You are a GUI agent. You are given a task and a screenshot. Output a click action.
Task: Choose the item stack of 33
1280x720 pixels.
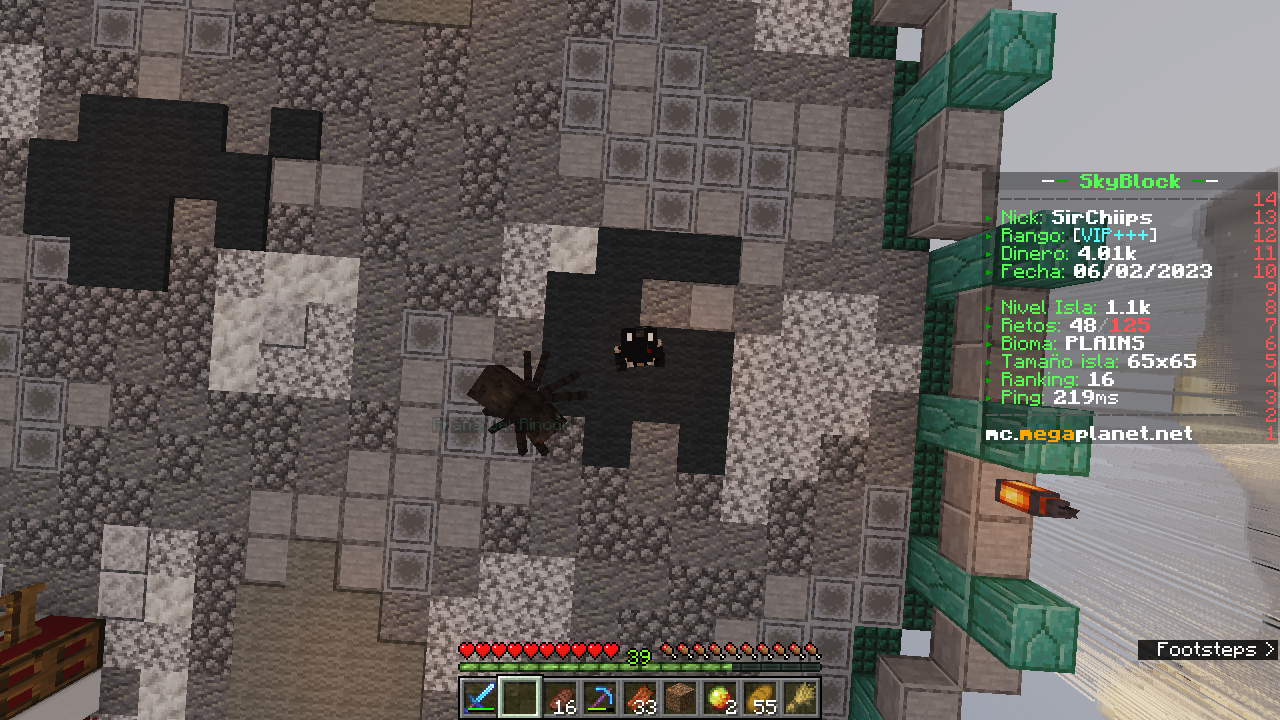click(640, 696)
